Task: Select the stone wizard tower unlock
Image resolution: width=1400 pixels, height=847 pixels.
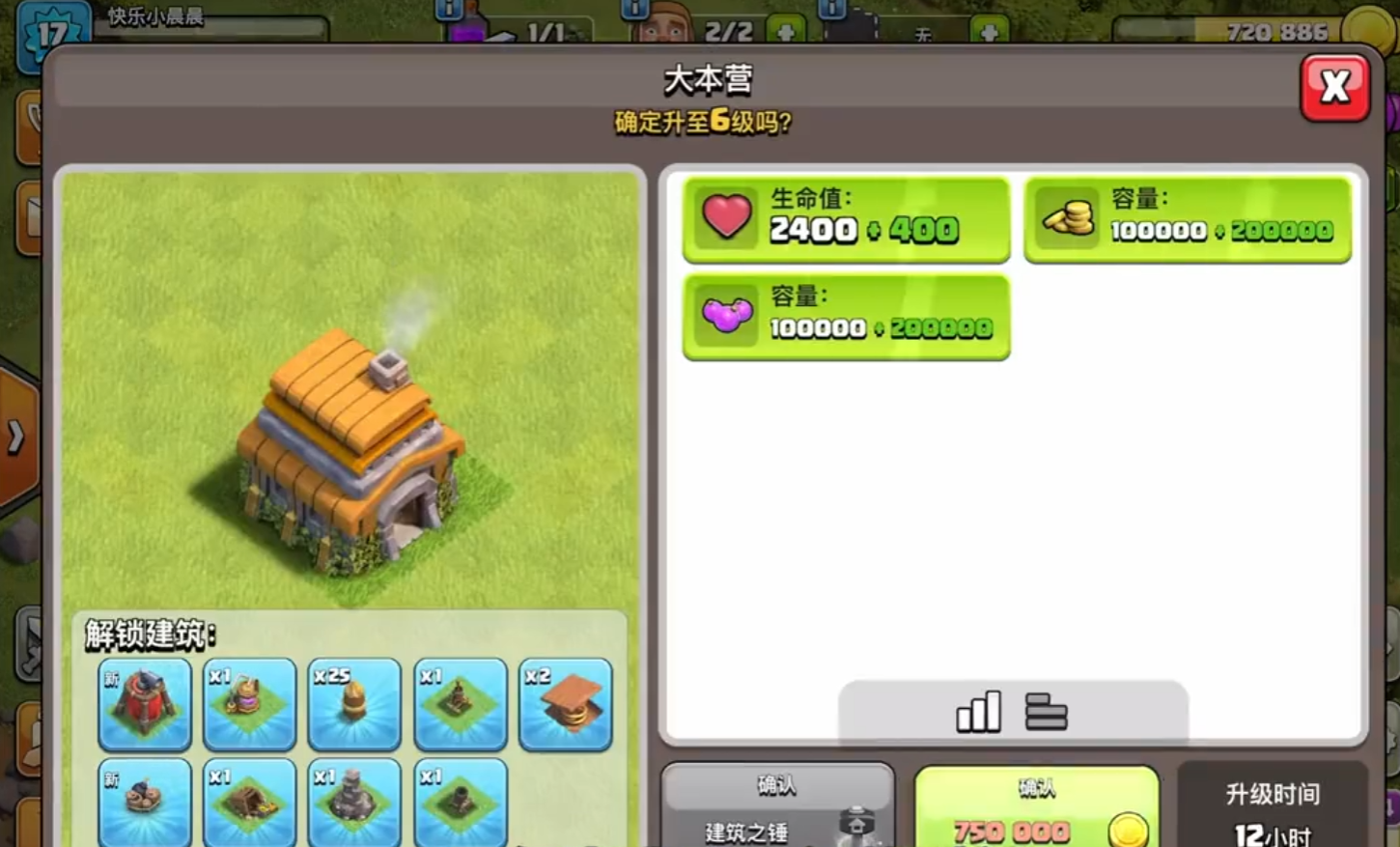Action: click(354, 802)
